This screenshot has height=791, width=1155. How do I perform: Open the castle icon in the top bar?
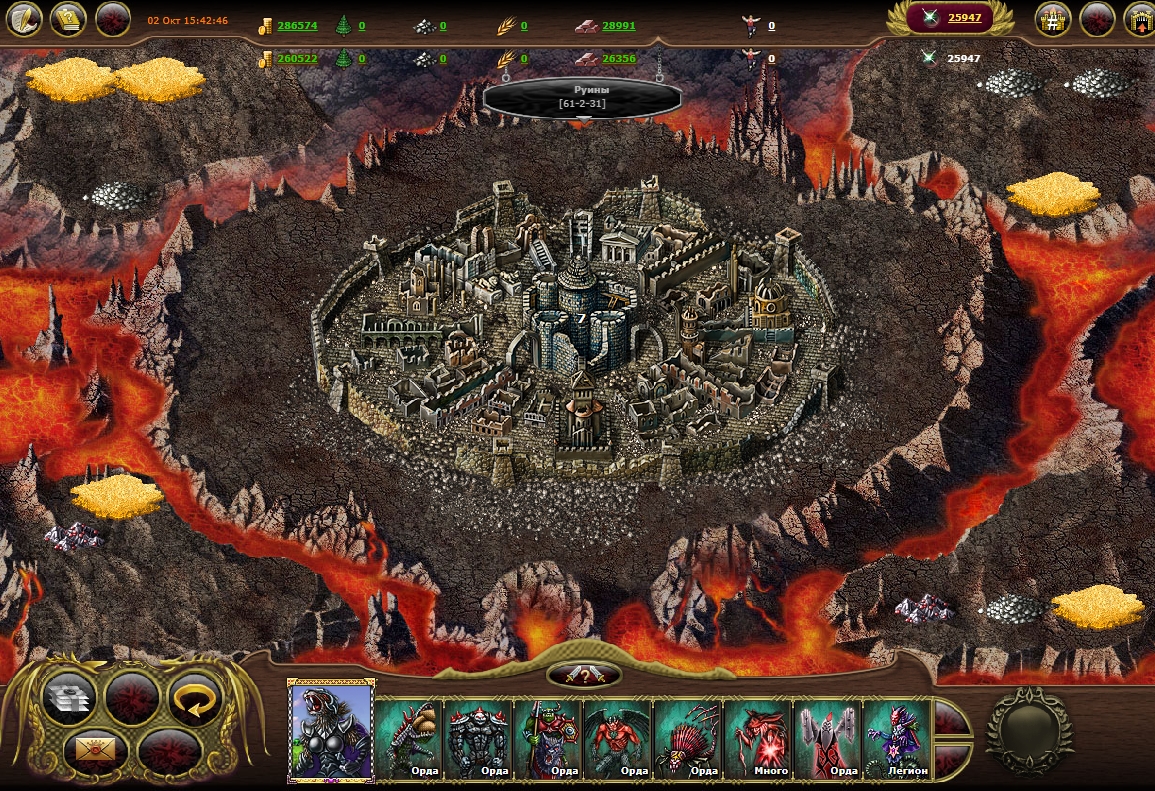point(1053,19)
